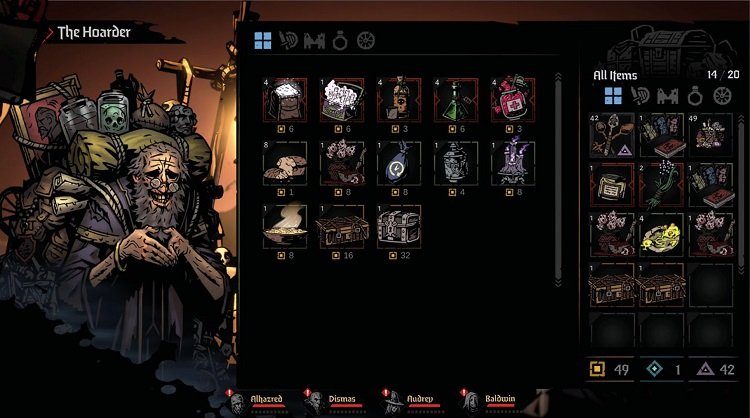Select the shop's all-items grid filter
750x418 pixels.
click(262, 42)
